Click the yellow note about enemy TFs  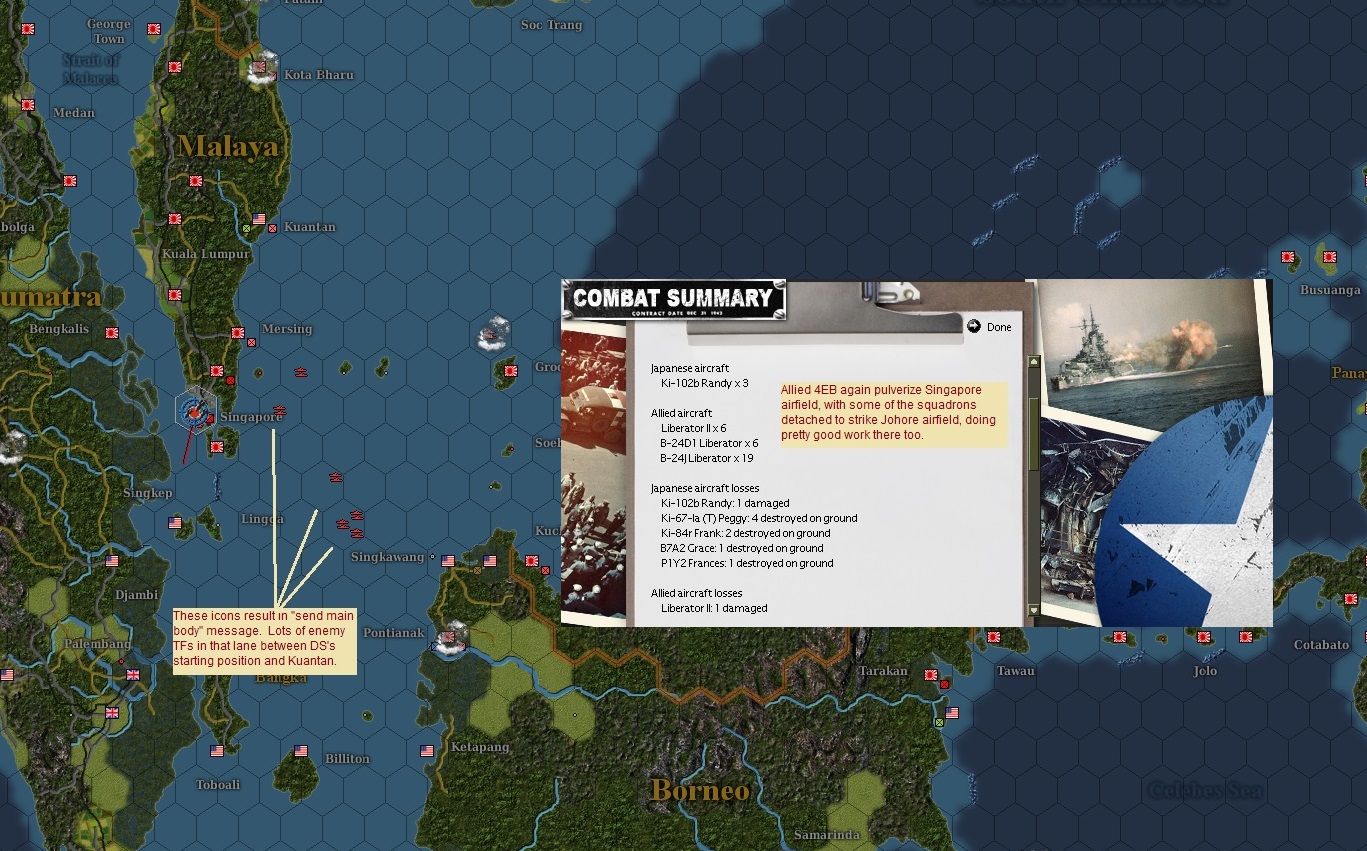coord(264,640)
